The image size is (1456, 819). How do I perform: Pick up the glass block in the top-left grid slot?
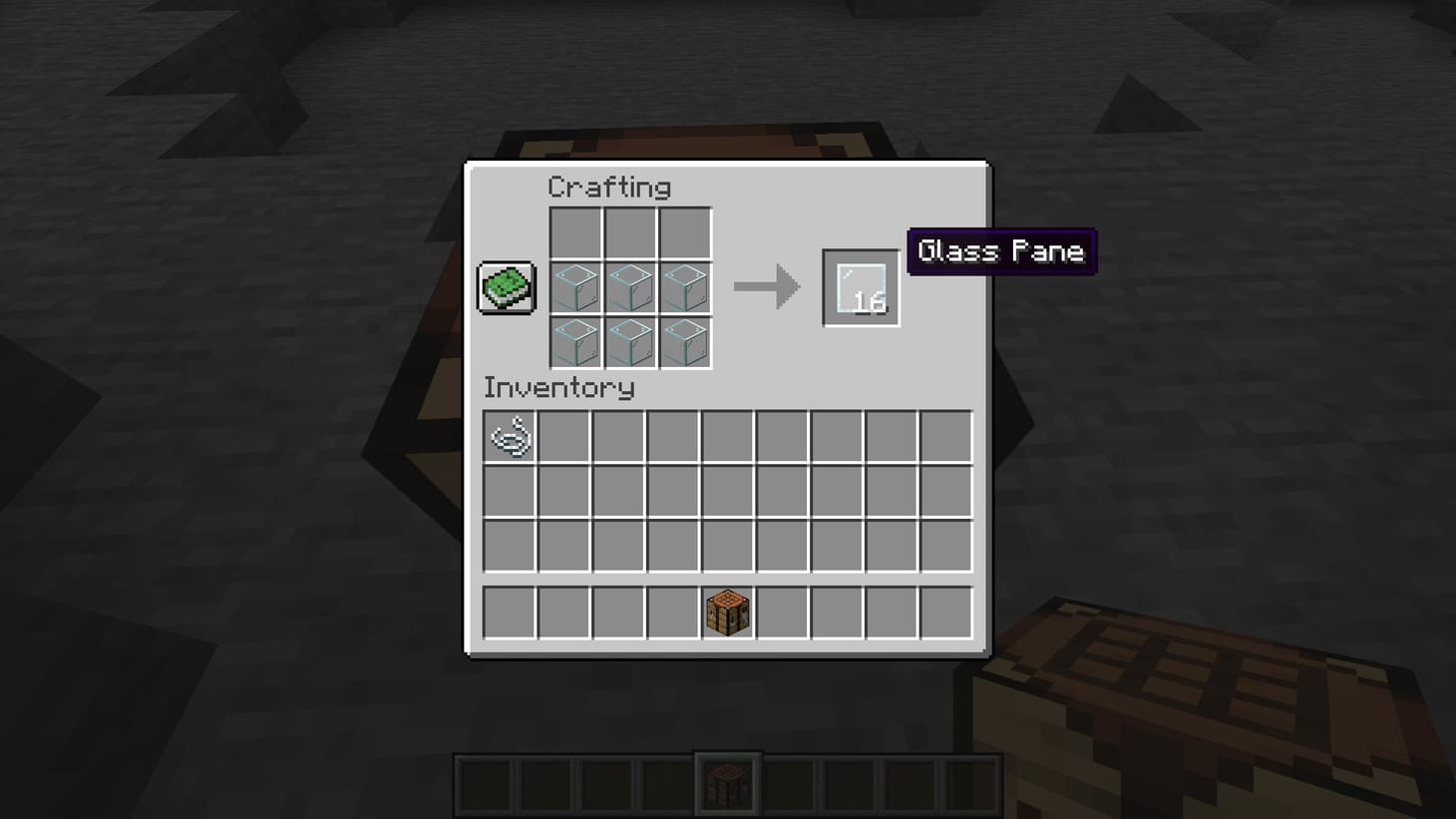577,287
